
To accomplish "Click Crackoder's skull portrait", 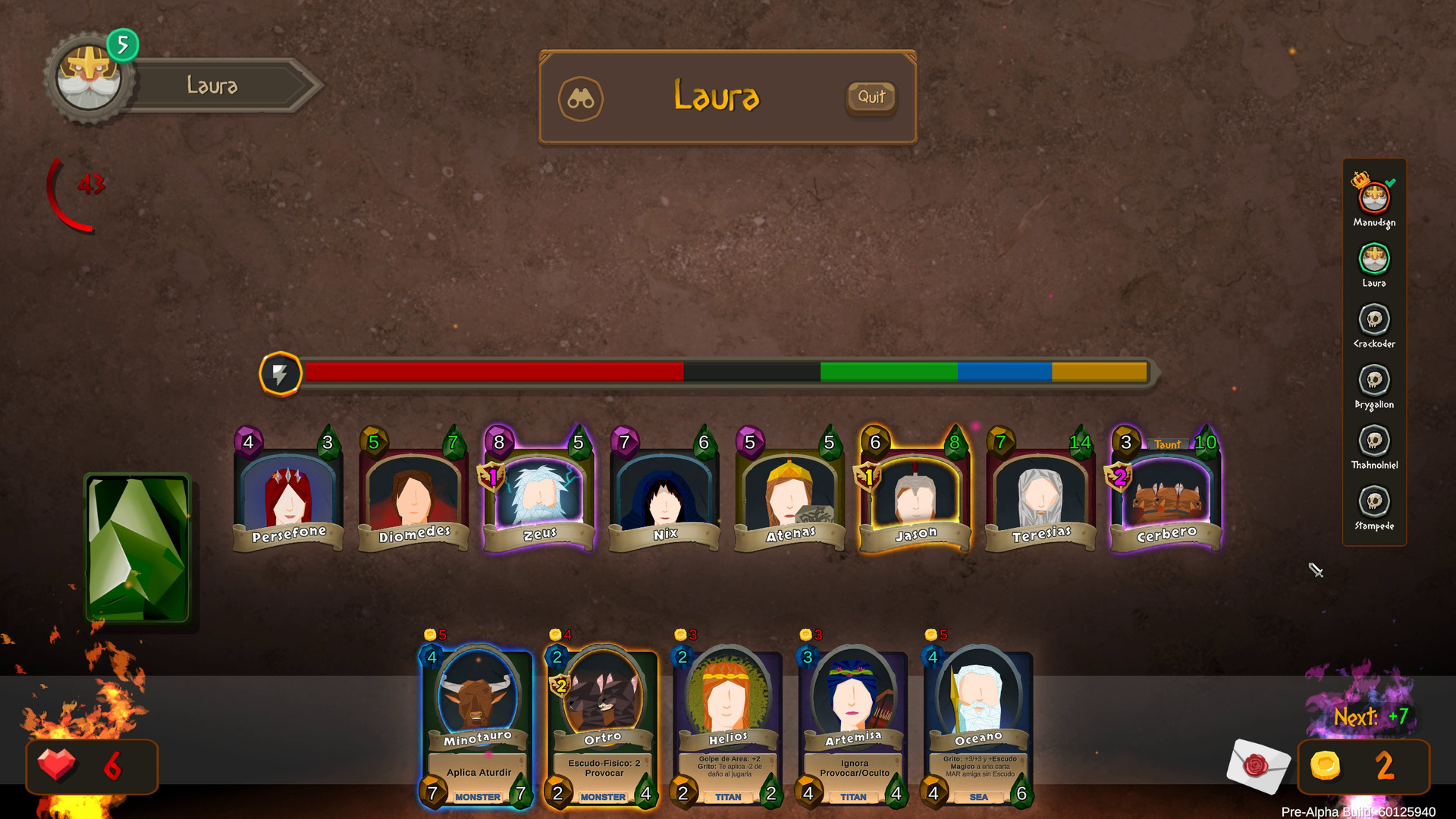I will [x=1374, y=321].
